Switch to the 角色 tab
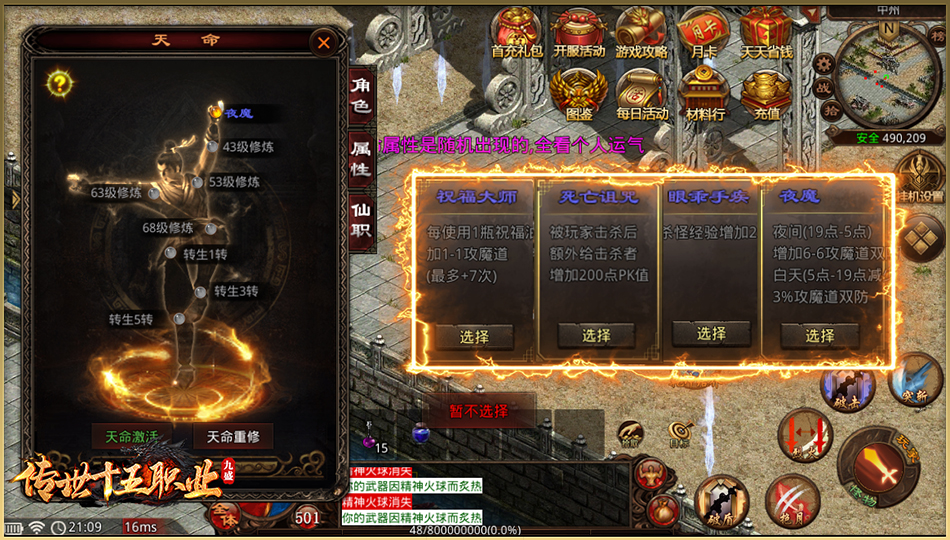The height and width of the screenshot is (540, 950). tap(360, 97)
